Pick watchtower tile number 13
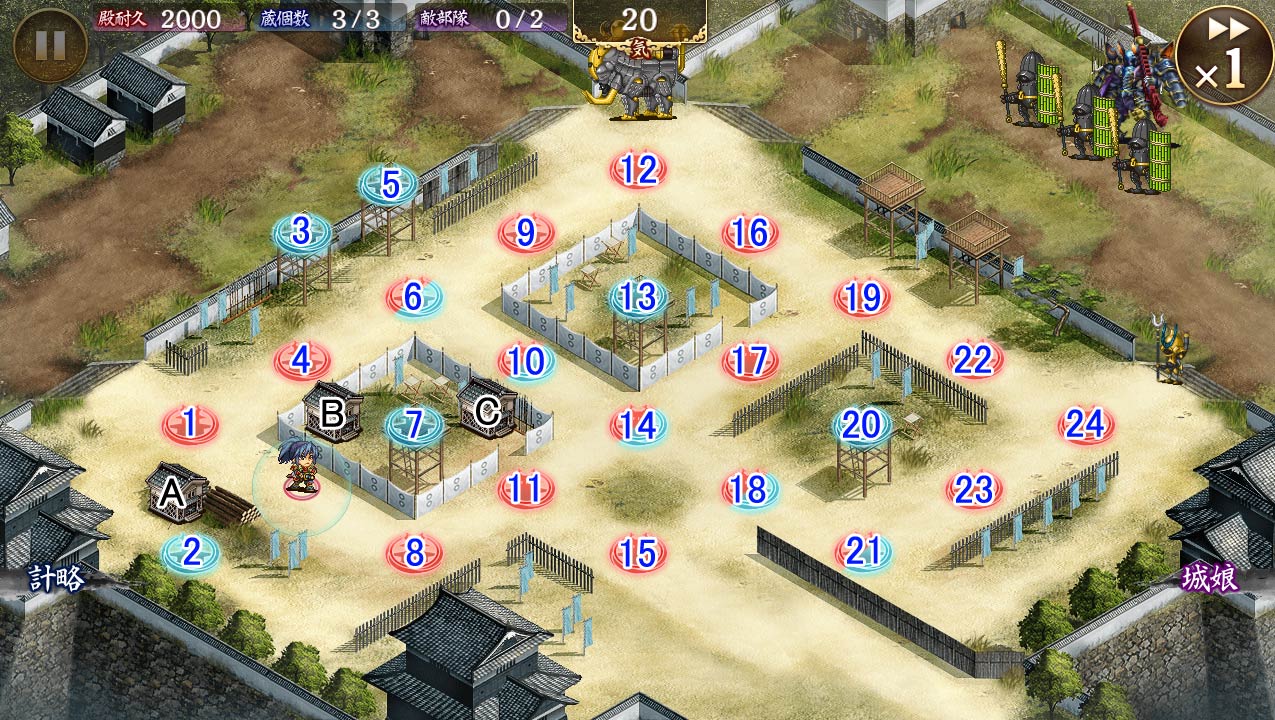This screenshot has width=1275, height=720. tap(638, 297)
